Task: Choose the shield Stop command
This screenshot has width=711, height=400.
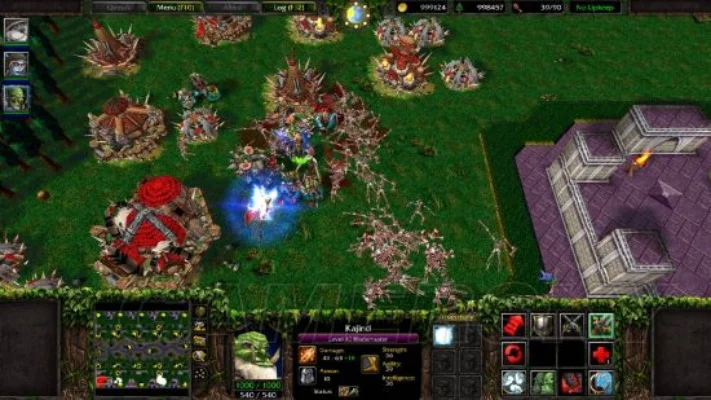Action: click(x=542, y=324)
